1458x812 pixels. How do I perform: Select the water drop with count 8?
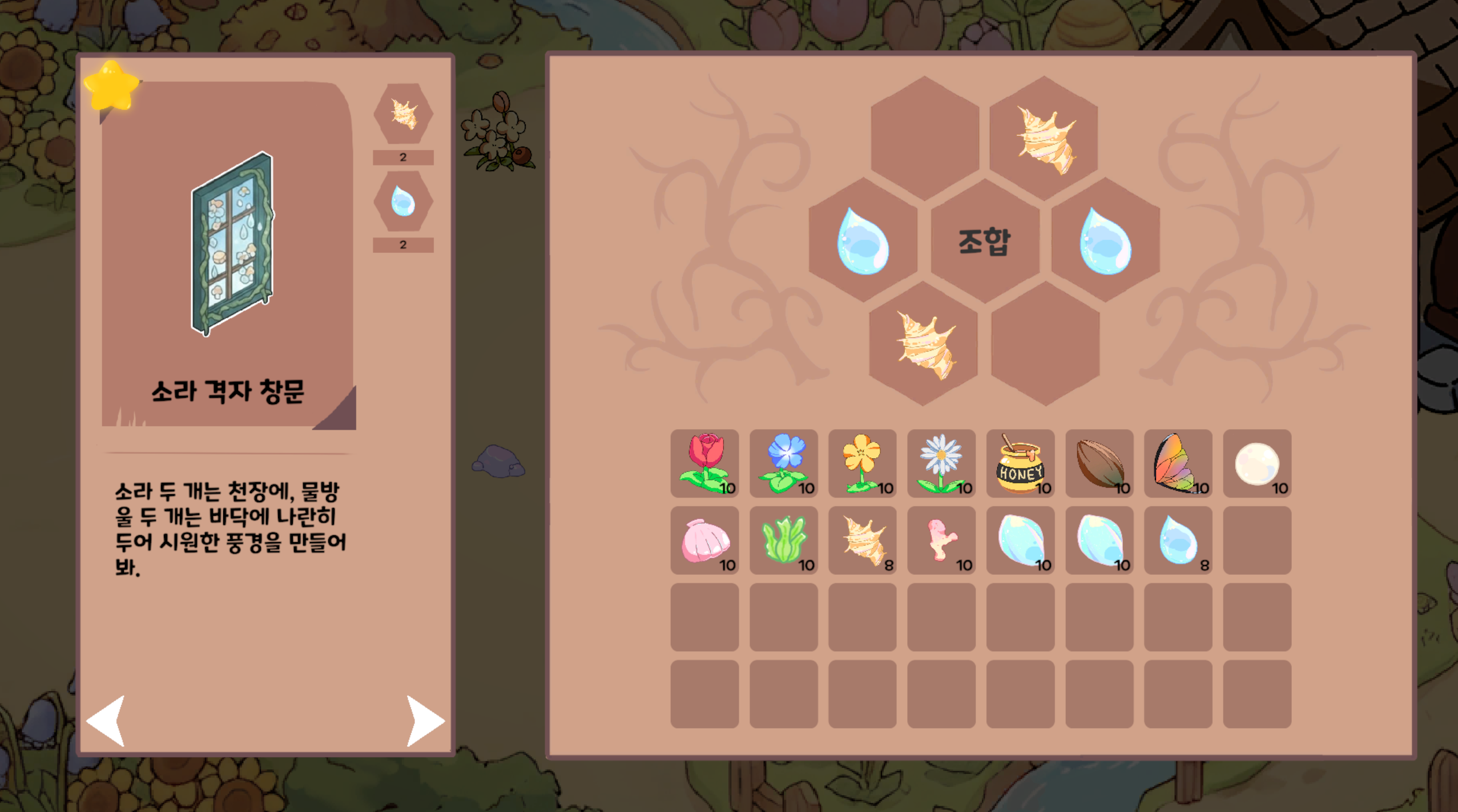click(x=1179, y=541)
